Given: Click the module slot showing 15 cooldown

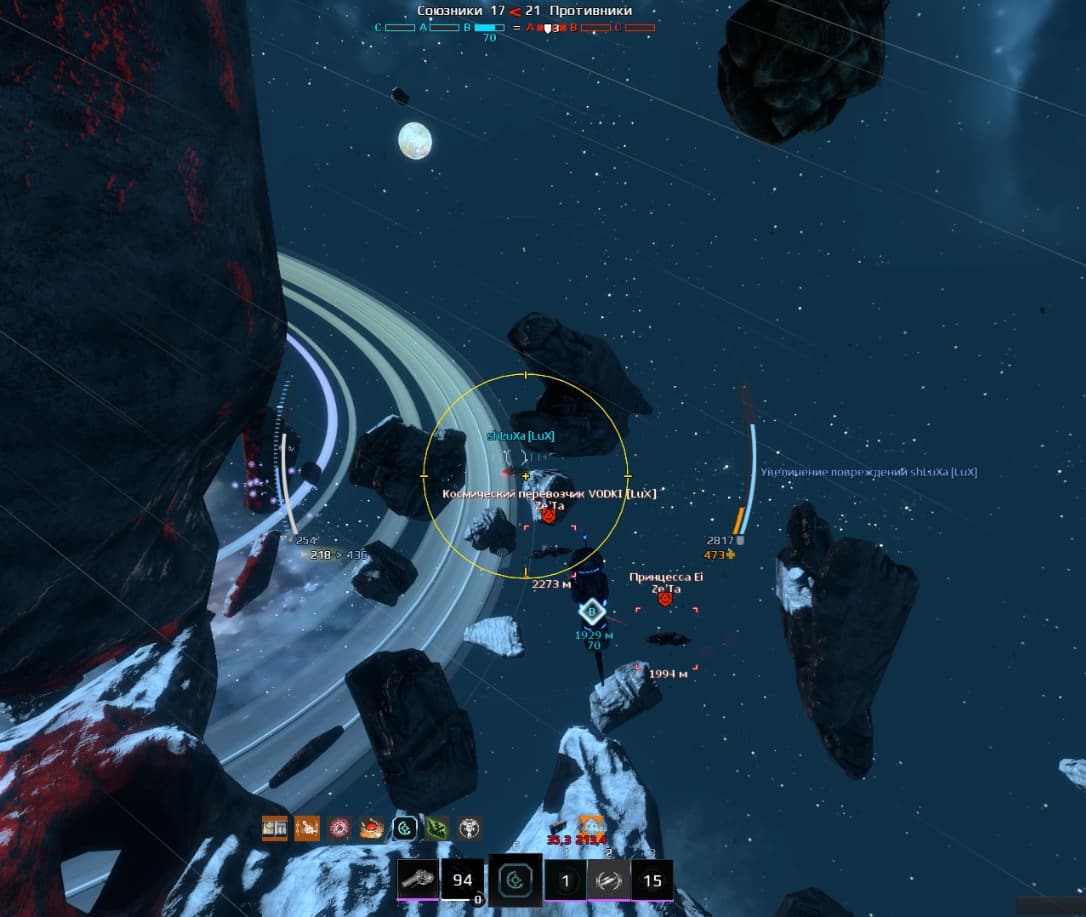Looking at the screenshot, I should [x=652, y=880].
